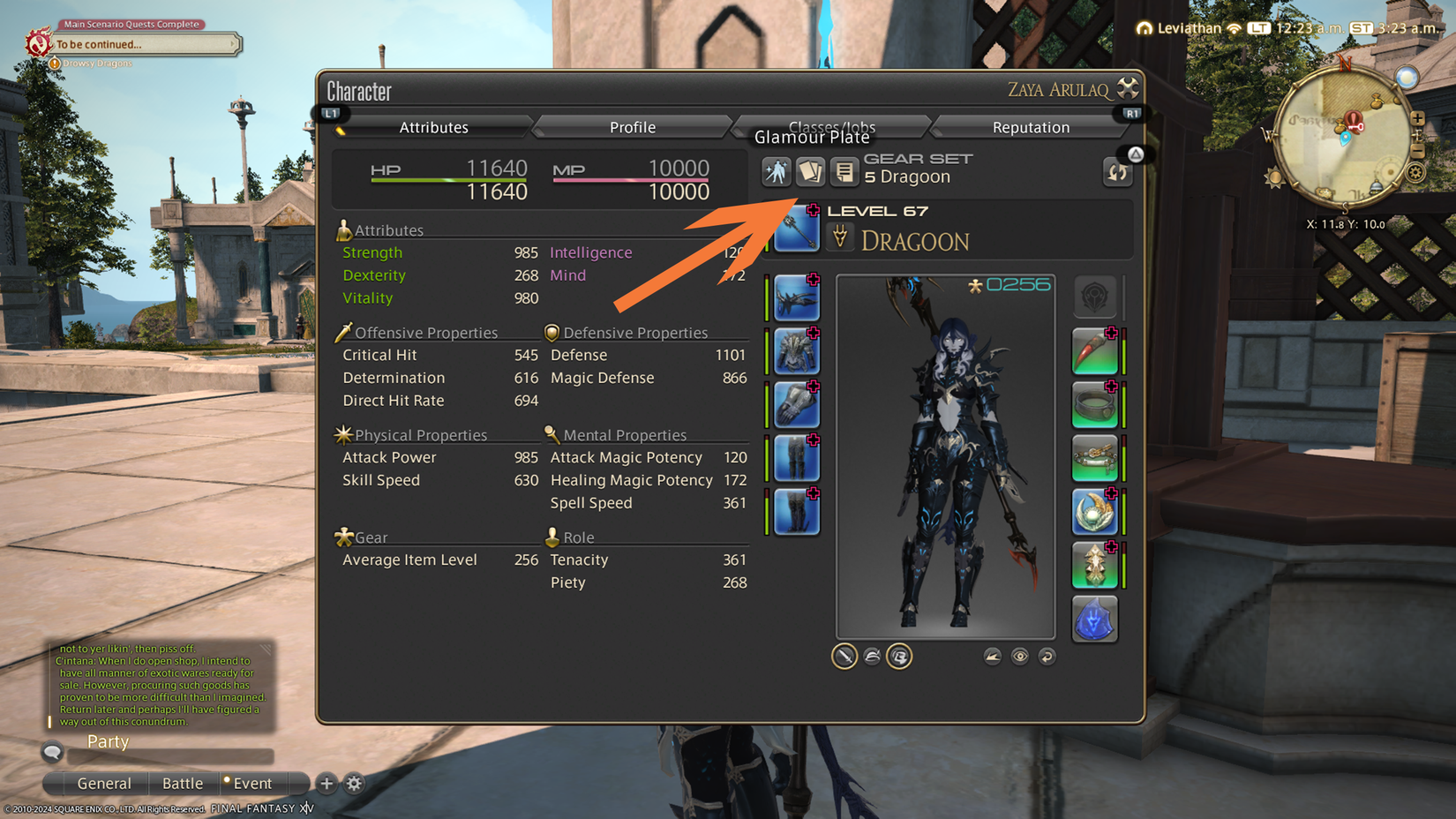Select the equipped soul crystal slot
Viewport: 1456px width, 819px height.
(1094, 620)
